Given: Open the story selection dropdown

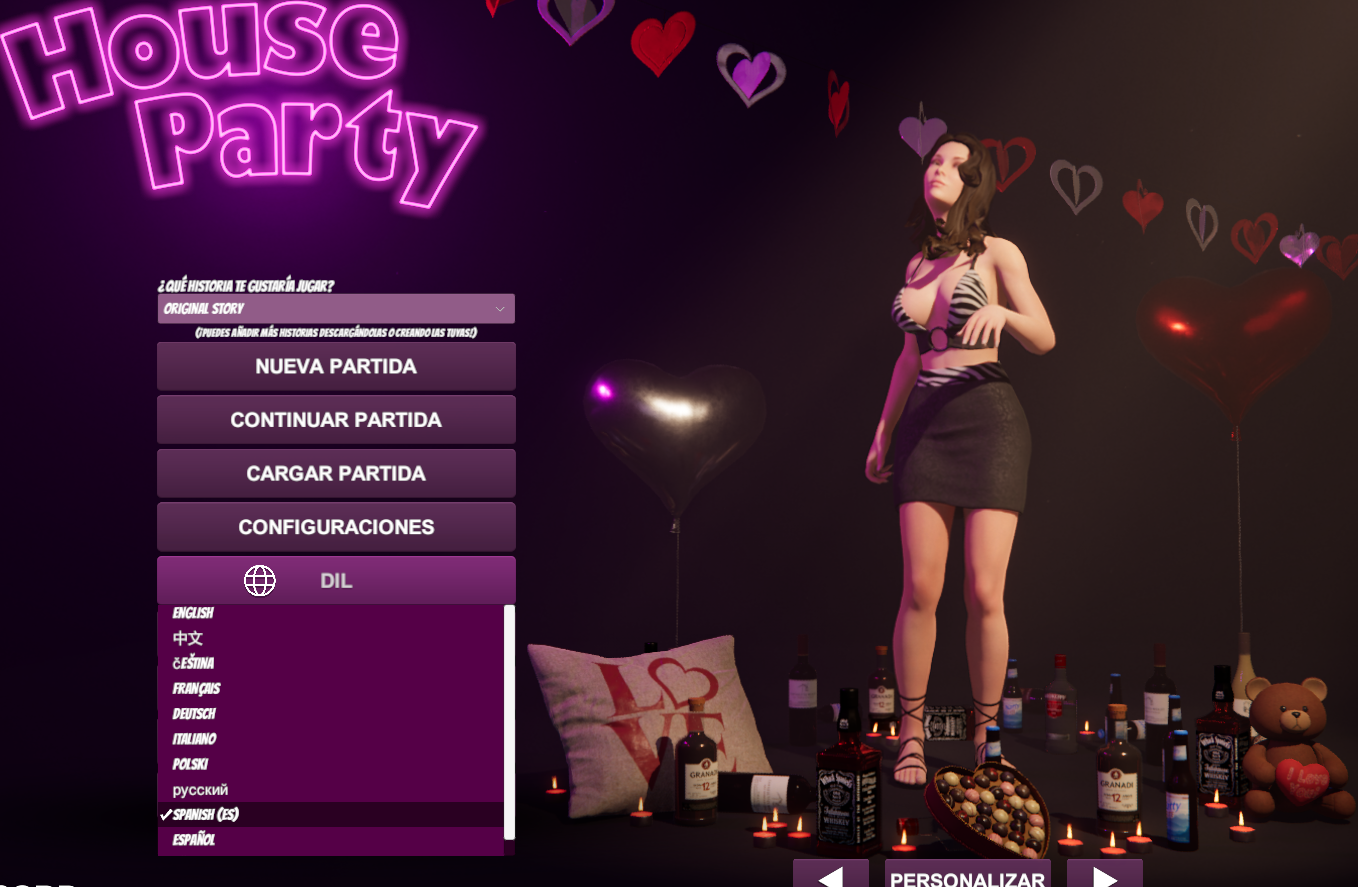Looking at the screenshot, I should tap(336, 309).
